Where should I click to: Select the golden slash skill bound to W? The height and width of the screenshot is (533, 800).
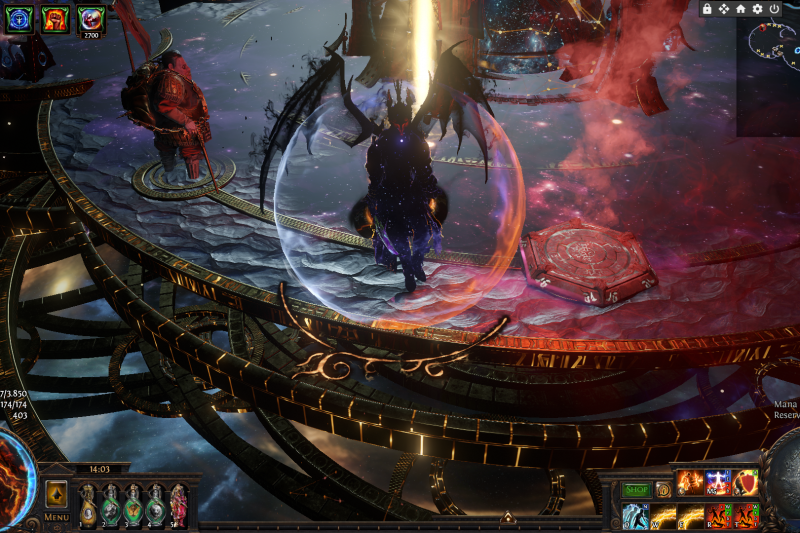[662, 516]
